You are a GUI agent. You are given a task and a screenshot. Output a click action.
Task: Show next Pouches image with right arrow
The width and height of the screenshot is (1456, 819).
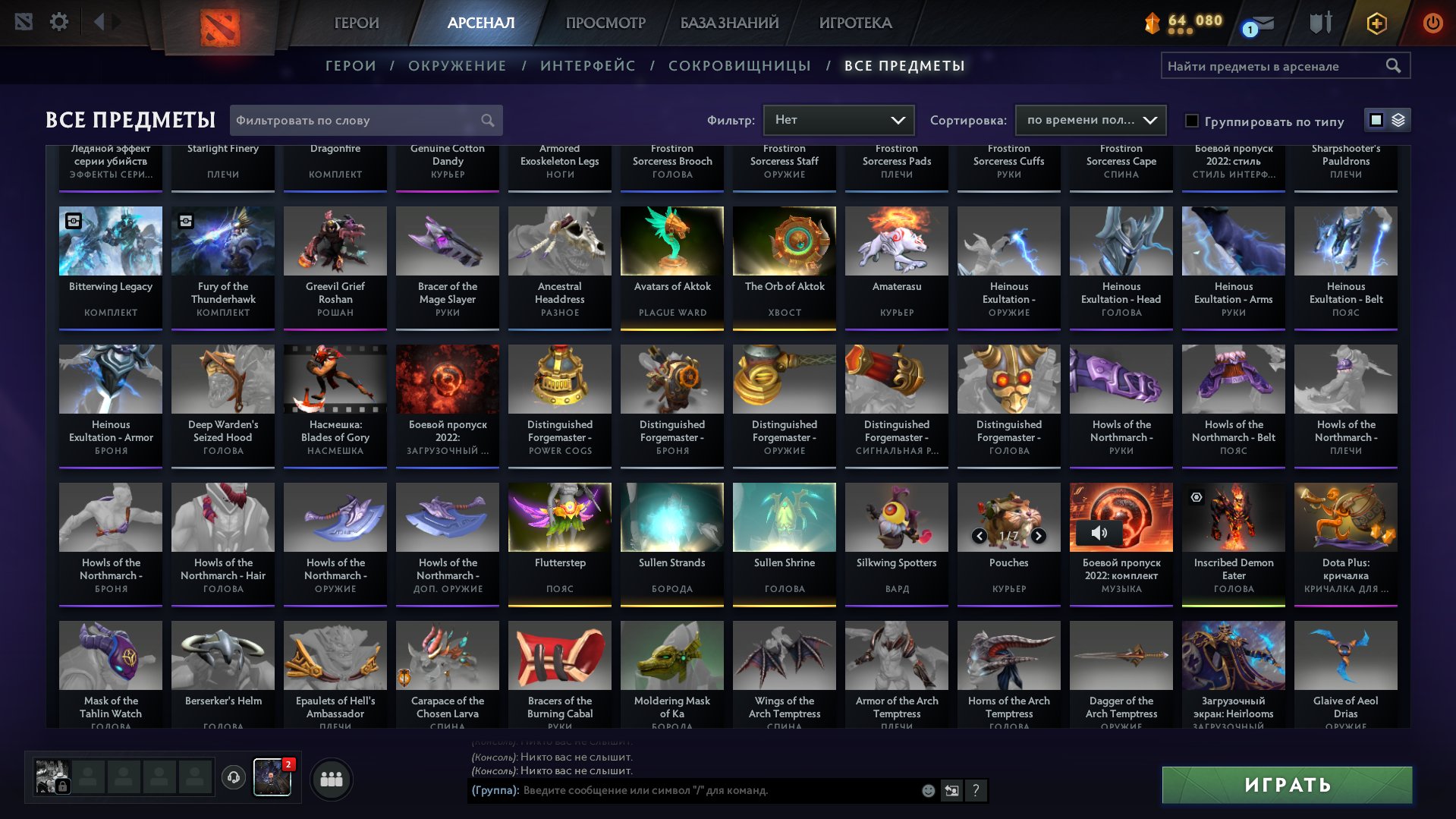click(x=1038, y=535)
